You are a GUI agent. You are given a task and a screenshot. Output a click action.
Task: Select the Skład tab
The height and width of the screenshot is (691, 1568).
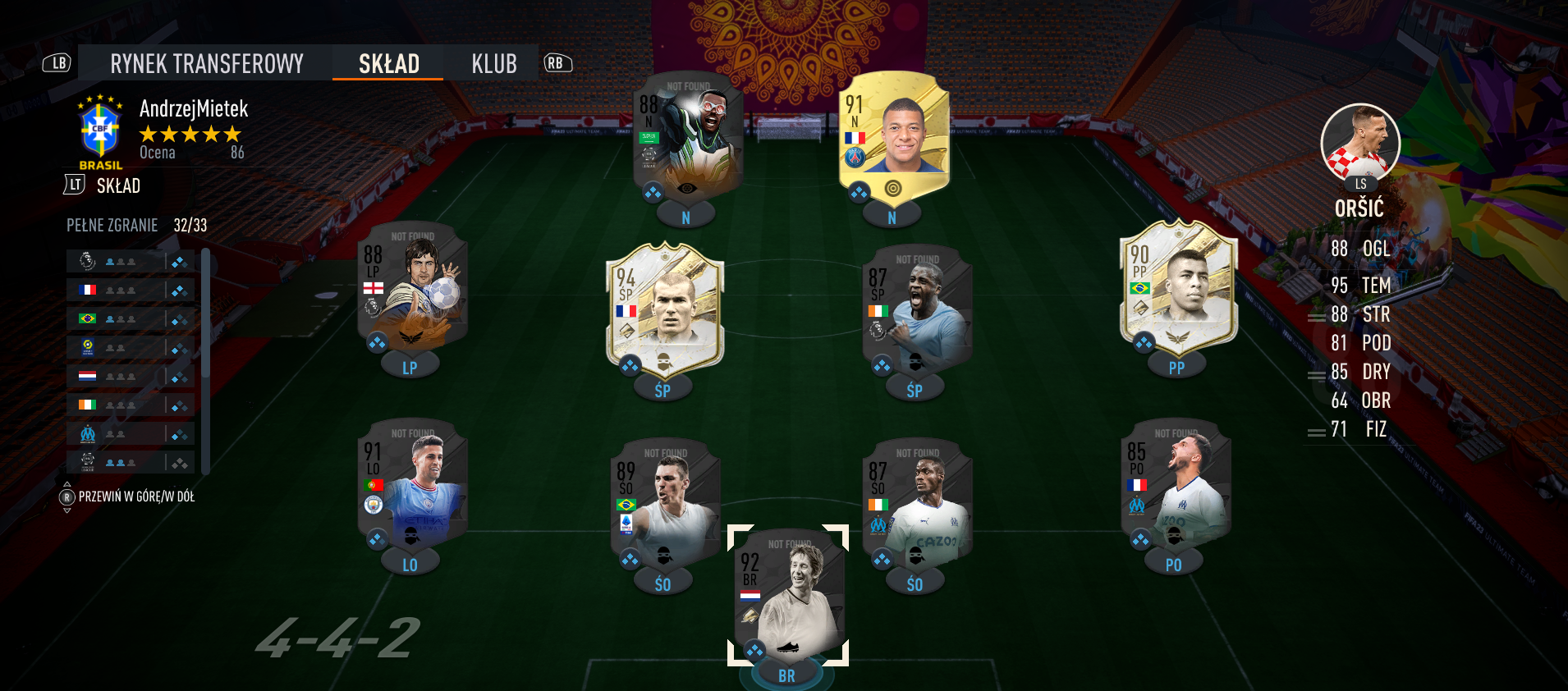click(388, 63)
